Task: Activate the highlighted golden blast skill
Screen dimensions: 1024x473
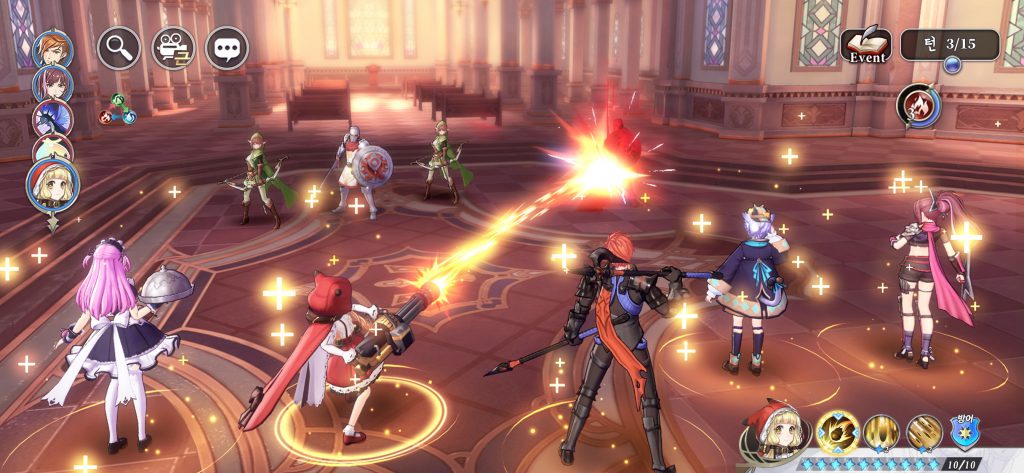Action: click(x=837, y=433)
